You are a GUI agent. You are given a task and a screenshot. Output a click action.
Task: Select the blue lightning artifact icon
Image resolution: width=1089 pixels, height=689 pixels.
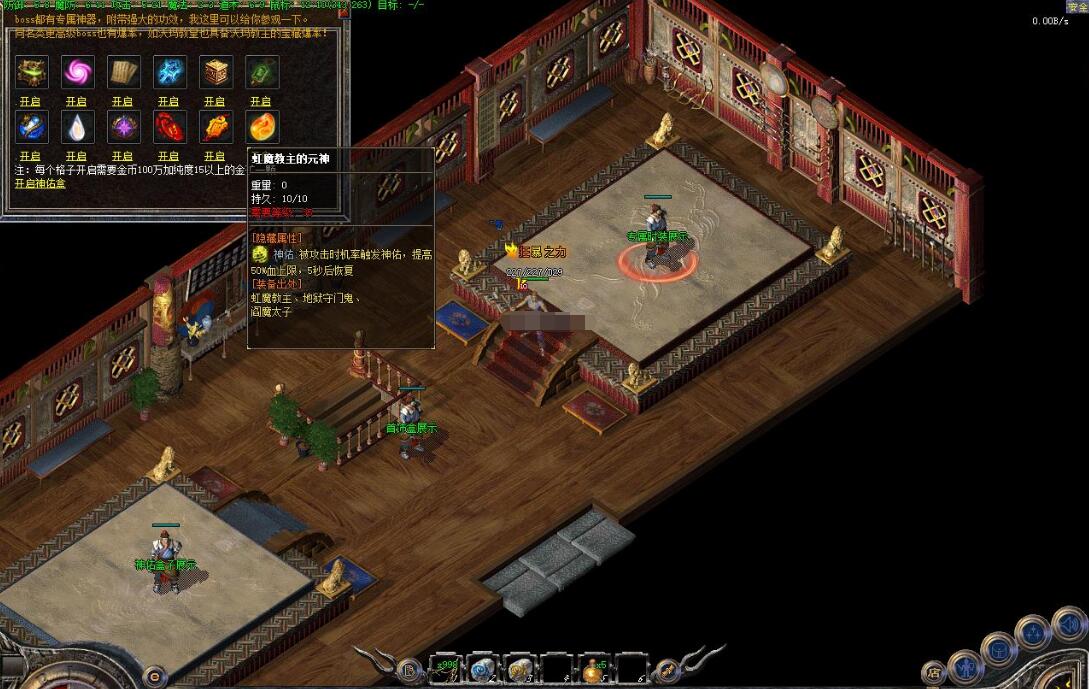pyautogui.click(x=169, y=72)
